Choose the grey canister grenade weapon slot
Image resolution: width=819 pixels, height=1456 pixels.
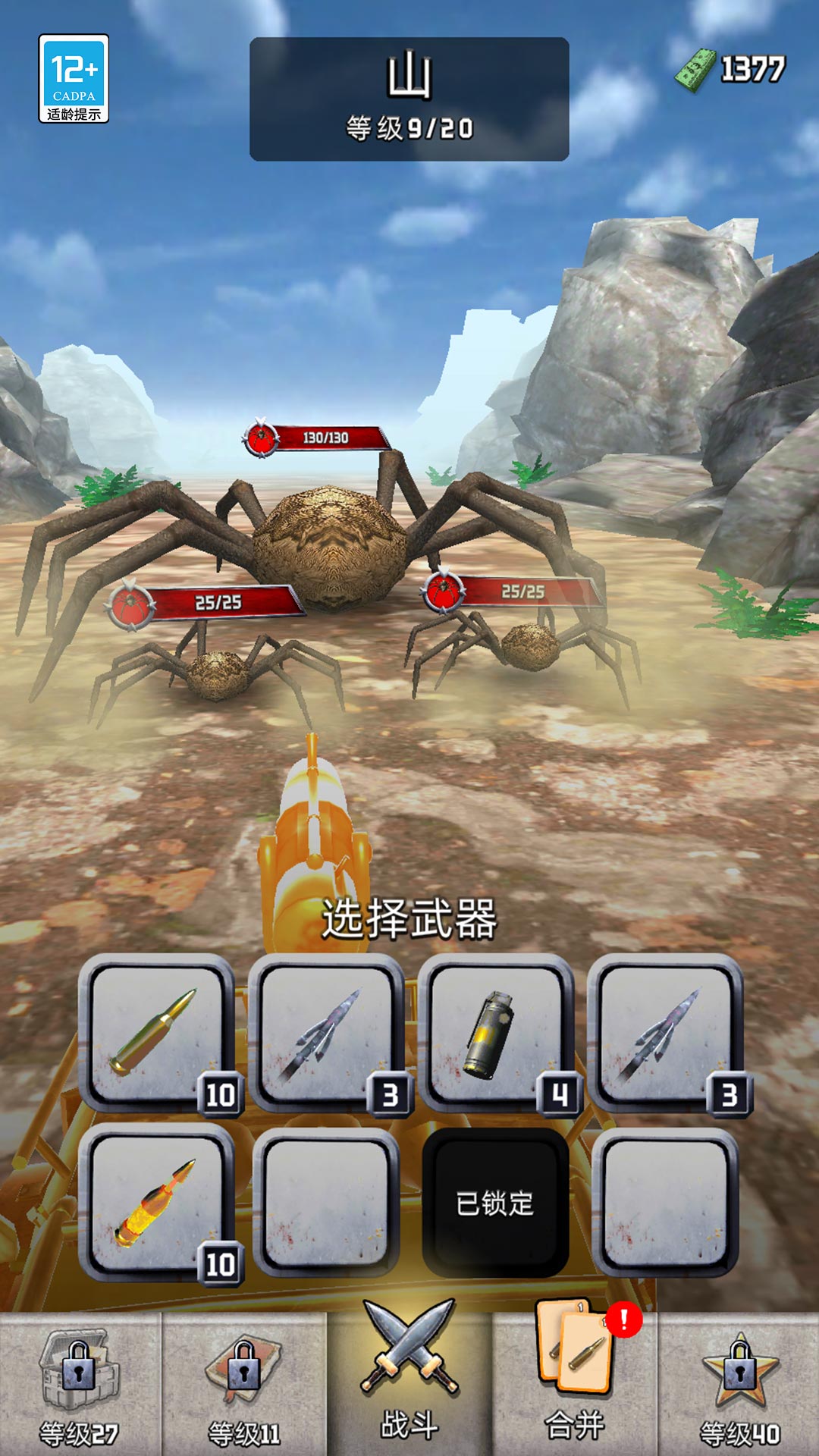click(495, 1034)
